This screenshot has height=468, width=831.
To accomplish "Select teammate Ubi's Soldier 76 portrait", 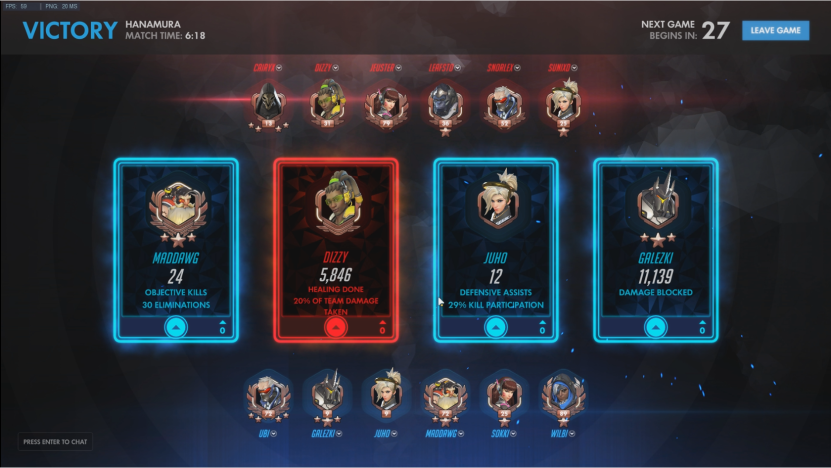I will coord(265,398).
